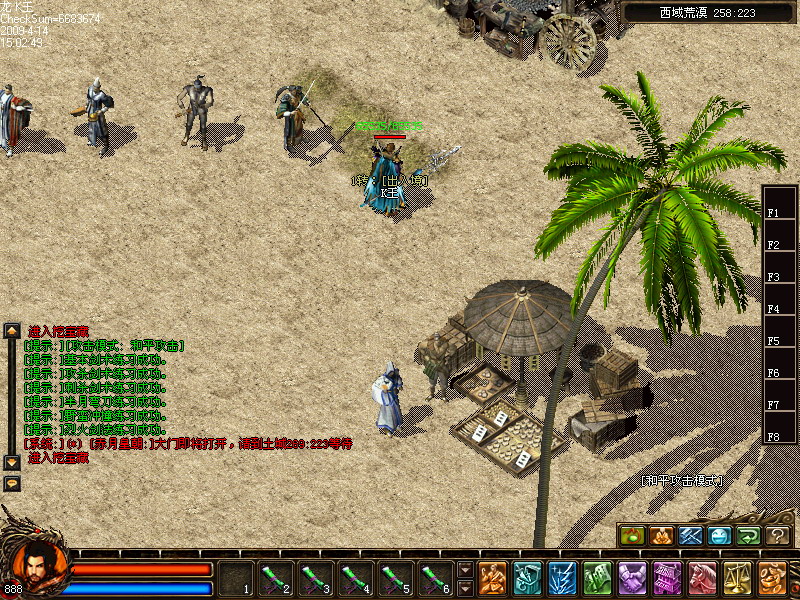The width and height of the screenshot is (800, 600).
Task: Open the blue lightning skills icon
Action: click(562, 578)
